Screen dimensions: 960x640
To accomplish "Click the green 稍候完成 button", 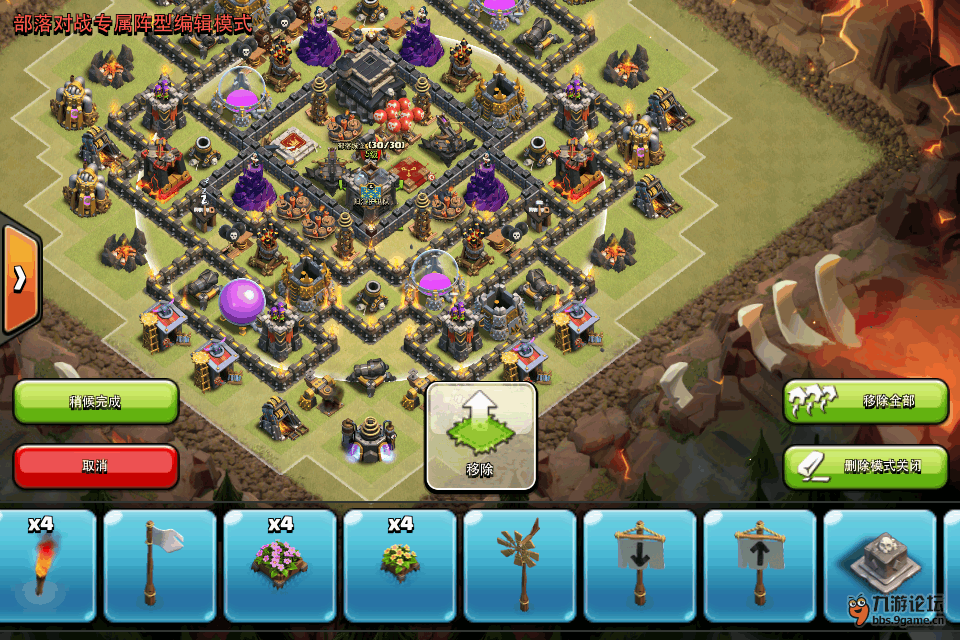I will [x=96, y=402].
